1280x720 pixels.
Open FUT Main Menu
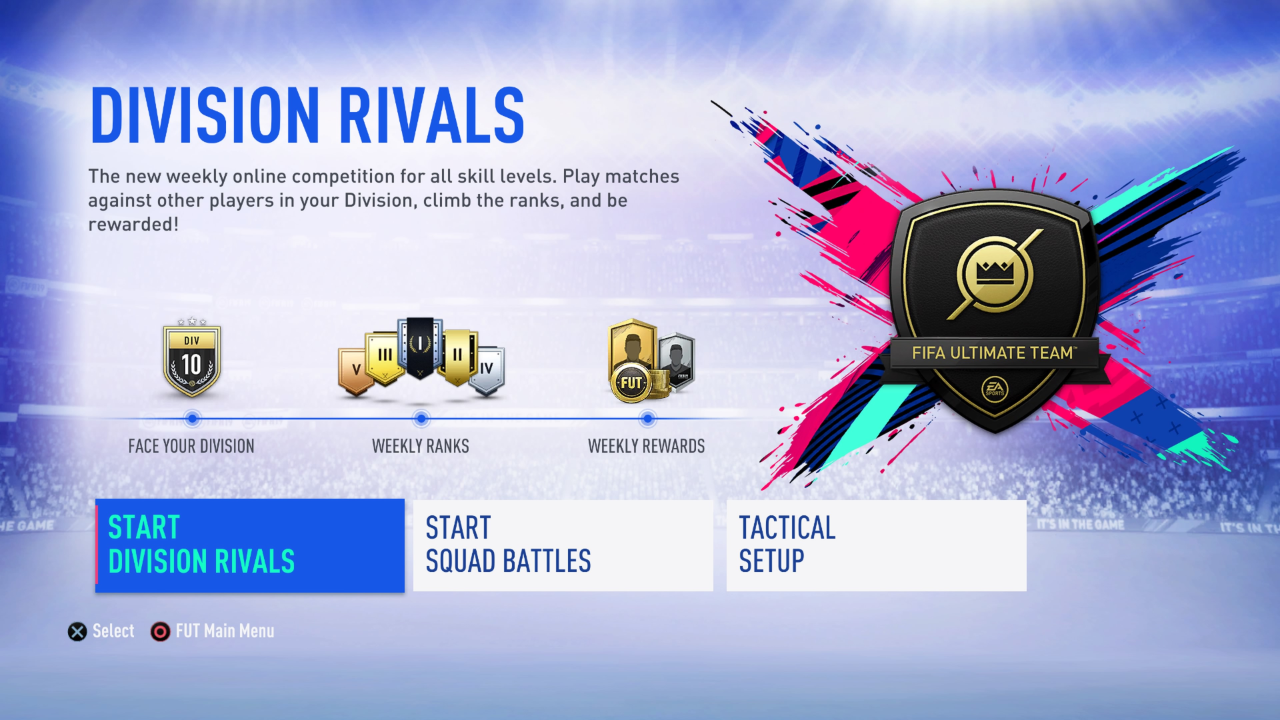(212, 631)
